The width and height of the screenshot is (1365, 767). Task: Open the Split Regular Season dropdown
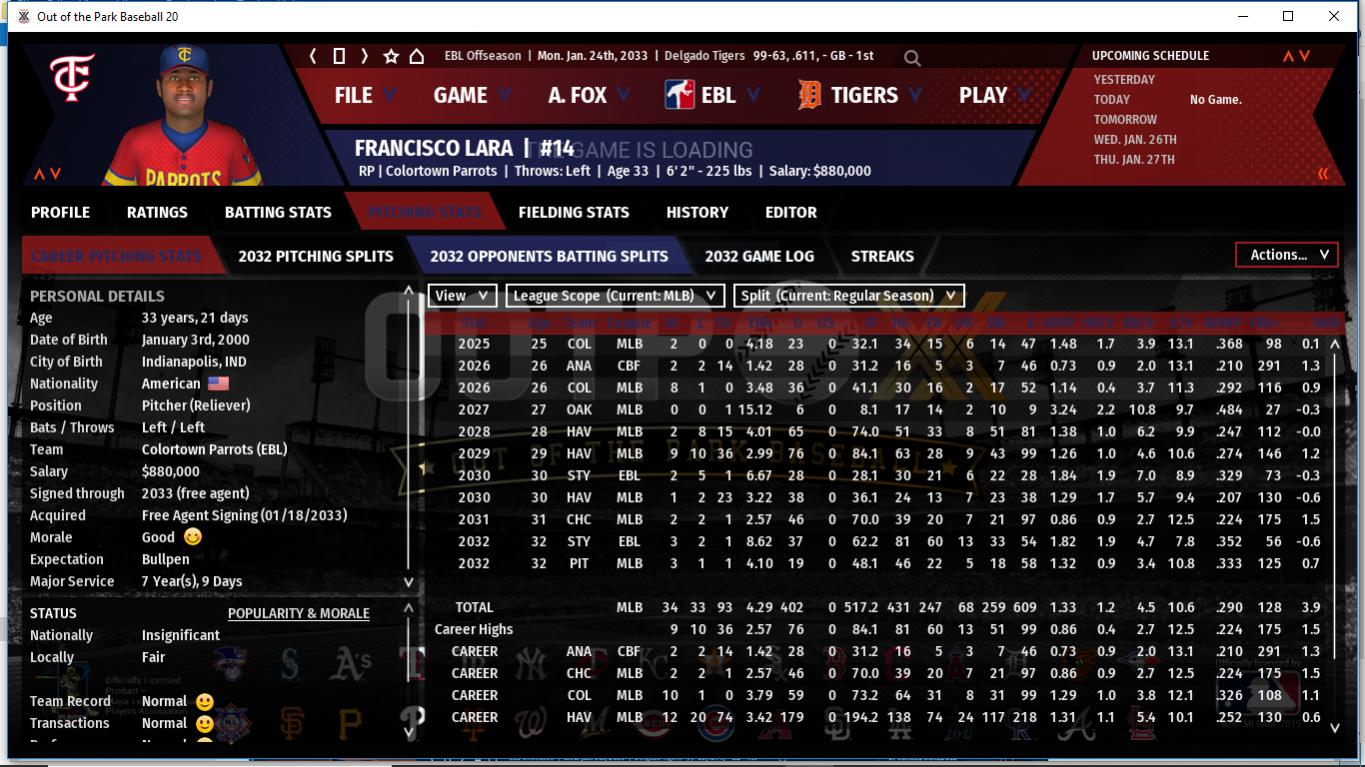(849, 296)
